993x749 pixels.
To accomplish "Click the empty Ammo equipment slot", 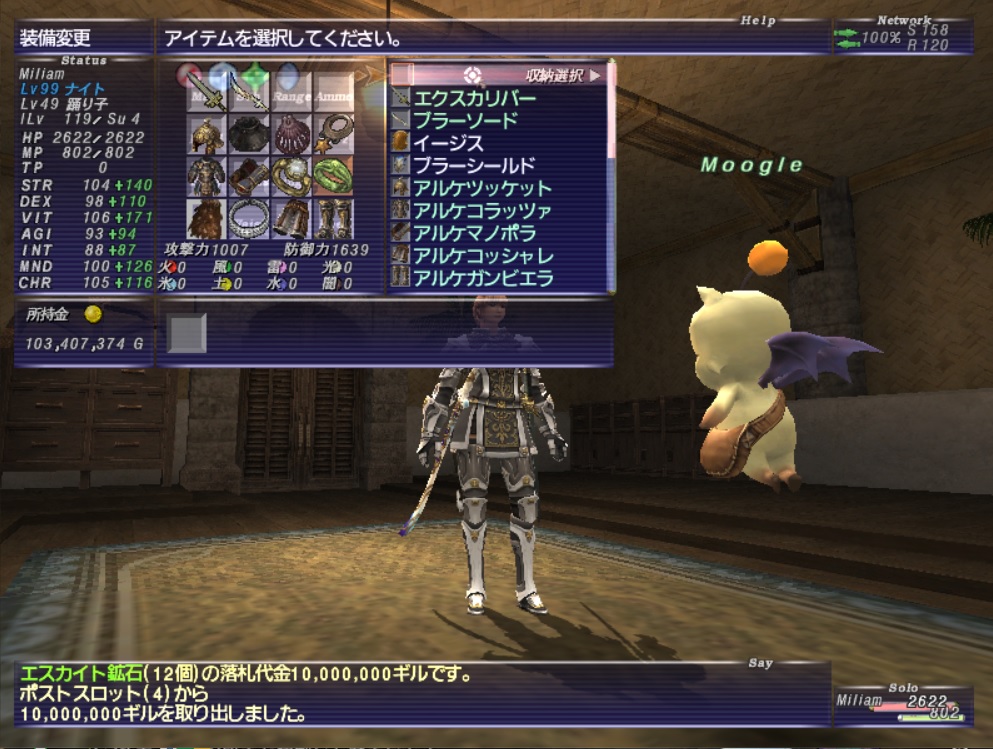I will (x=334, y=92).
